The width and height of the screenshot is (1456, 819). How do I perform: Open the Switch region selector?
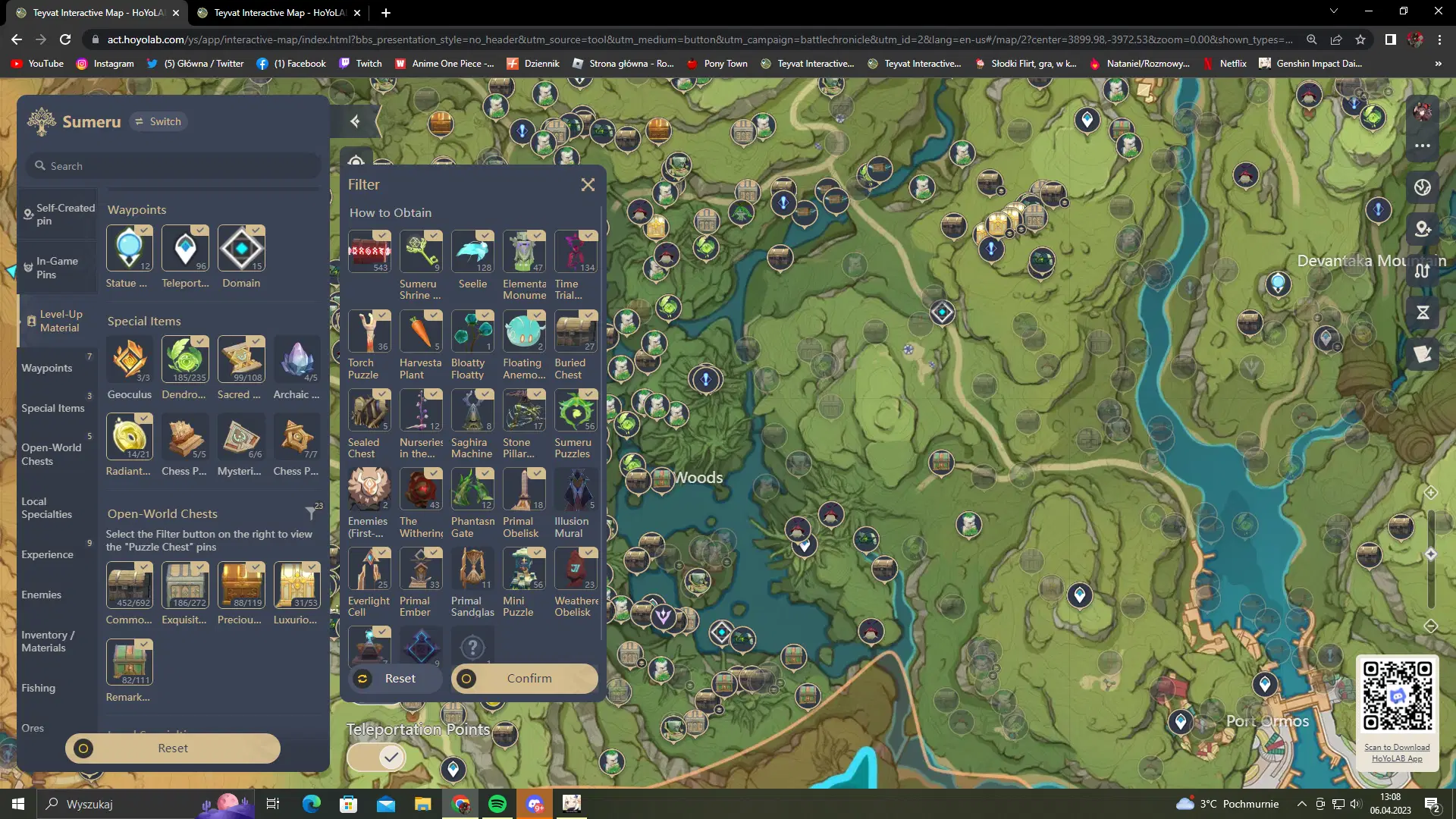tap(158, 121)
